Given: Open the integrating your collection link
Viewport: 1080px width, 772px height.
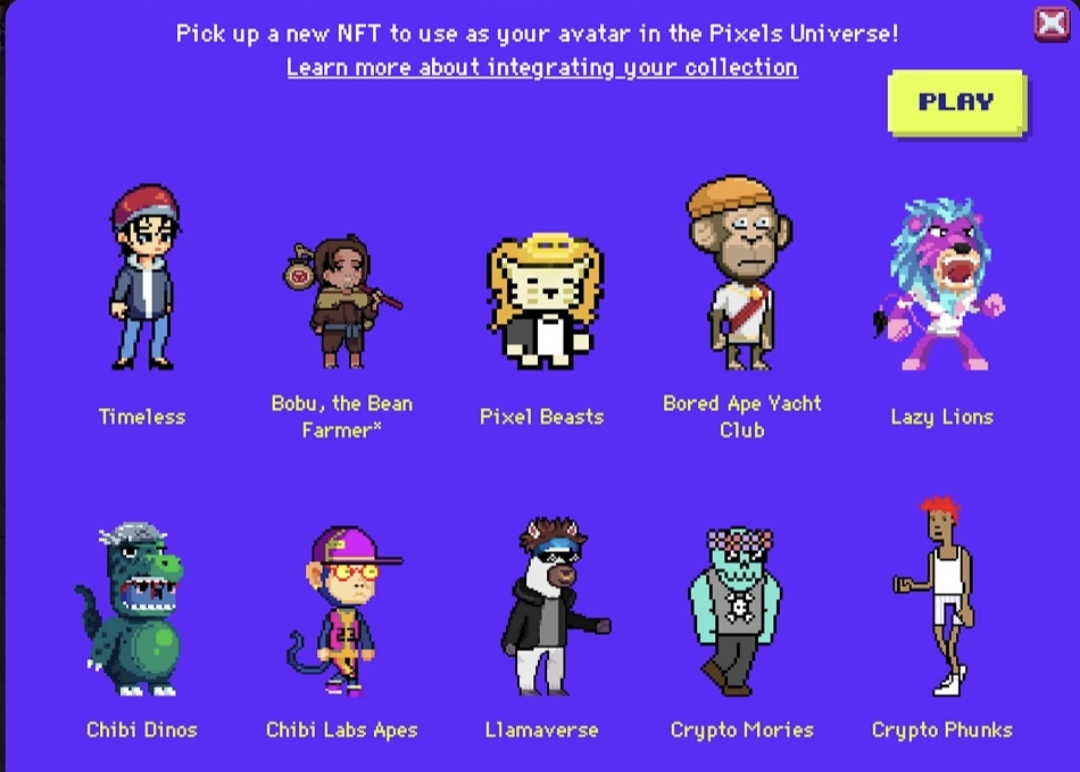Looking at the screenshot, I should [x=542, y=67].
